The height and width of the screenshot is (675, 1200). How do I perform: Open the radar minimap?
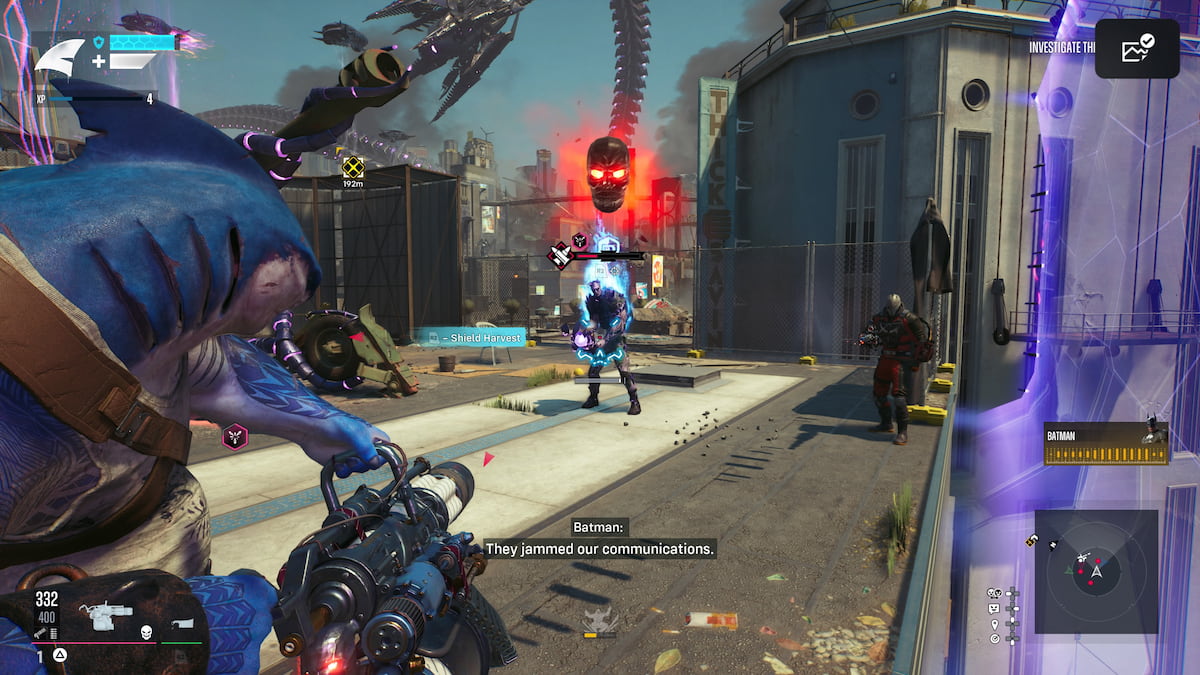[x=1096, y=571]
